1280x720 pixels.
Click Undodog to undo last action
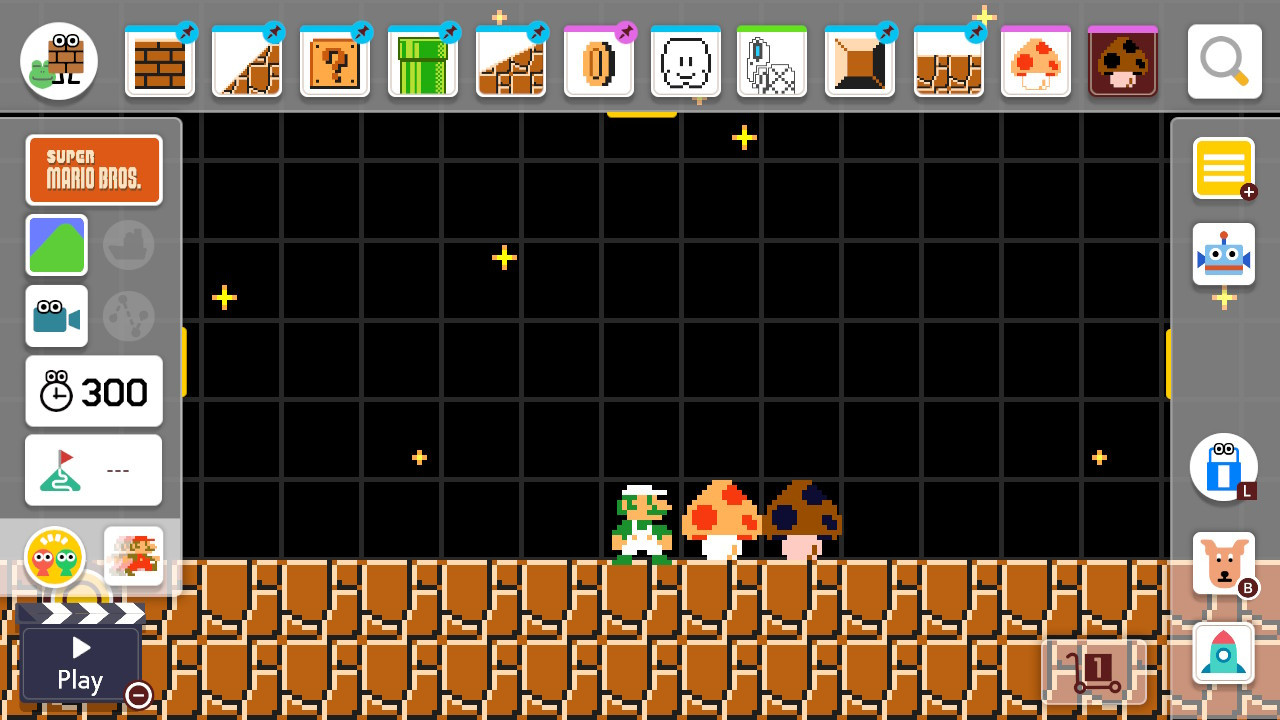tap(1223, 562)
